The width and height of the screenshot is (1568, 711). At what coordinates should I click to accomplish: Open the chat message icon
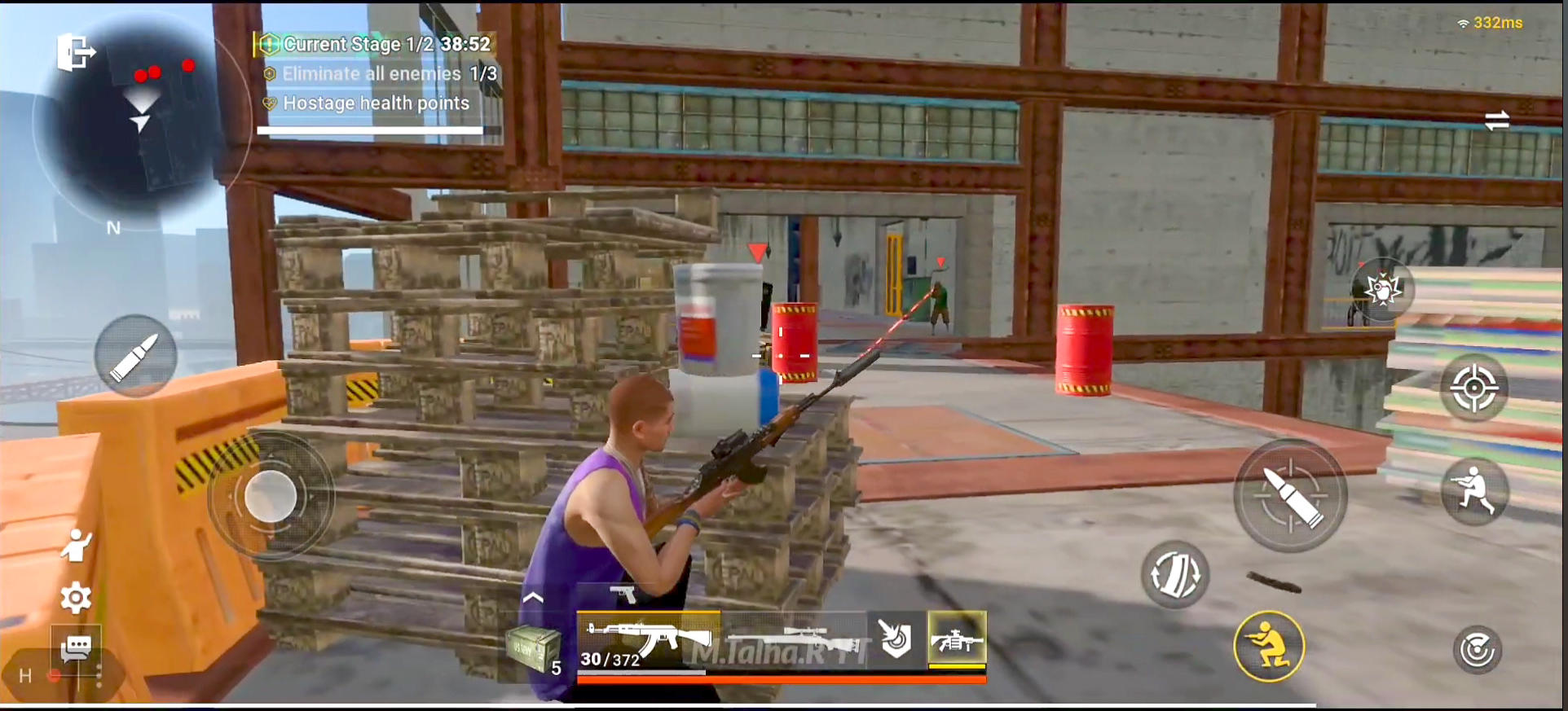tap(76, 646)
